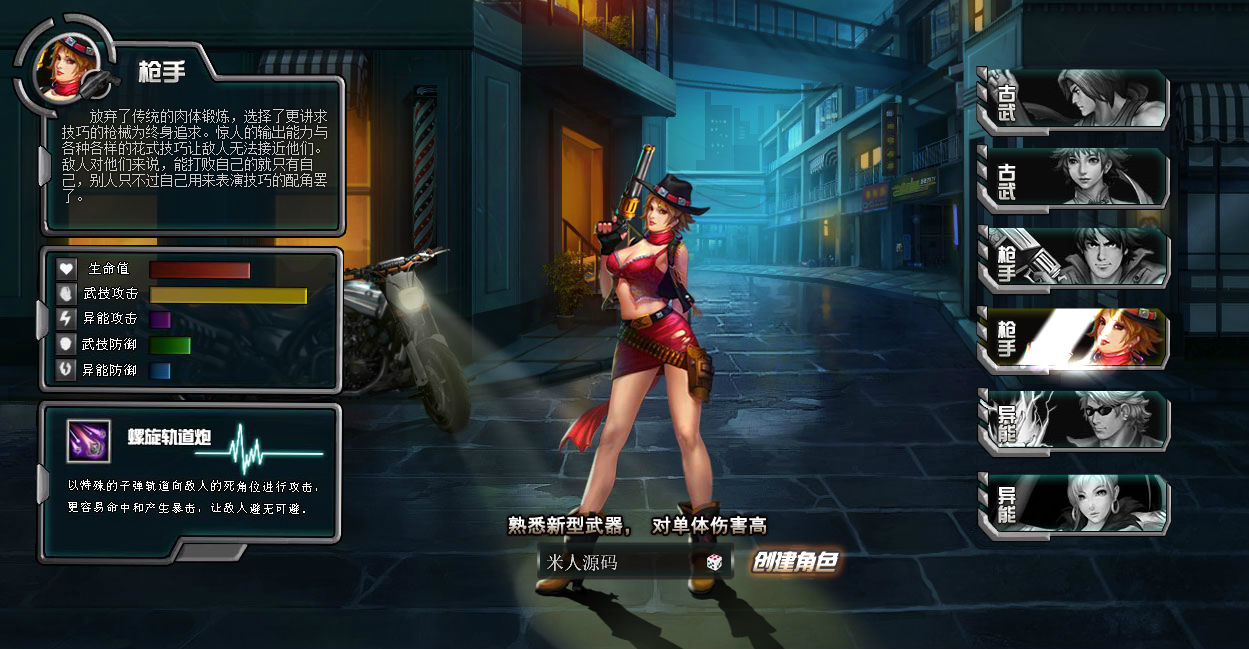Roll a random name with the dice

pyautogui.click(x=714, y=563)
